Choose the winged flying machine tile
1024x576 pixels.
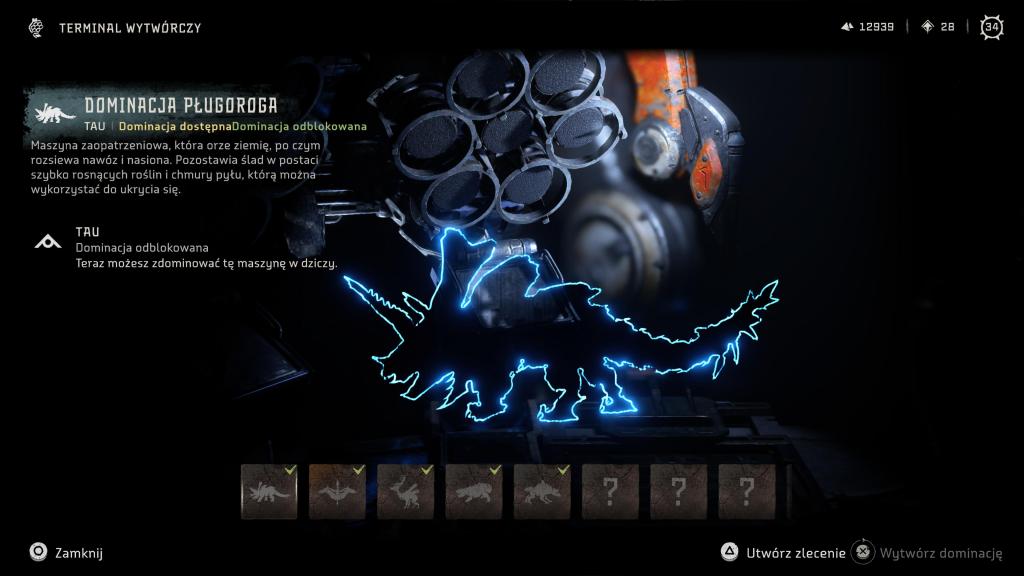pyautogui.click(x=337, y=491)
